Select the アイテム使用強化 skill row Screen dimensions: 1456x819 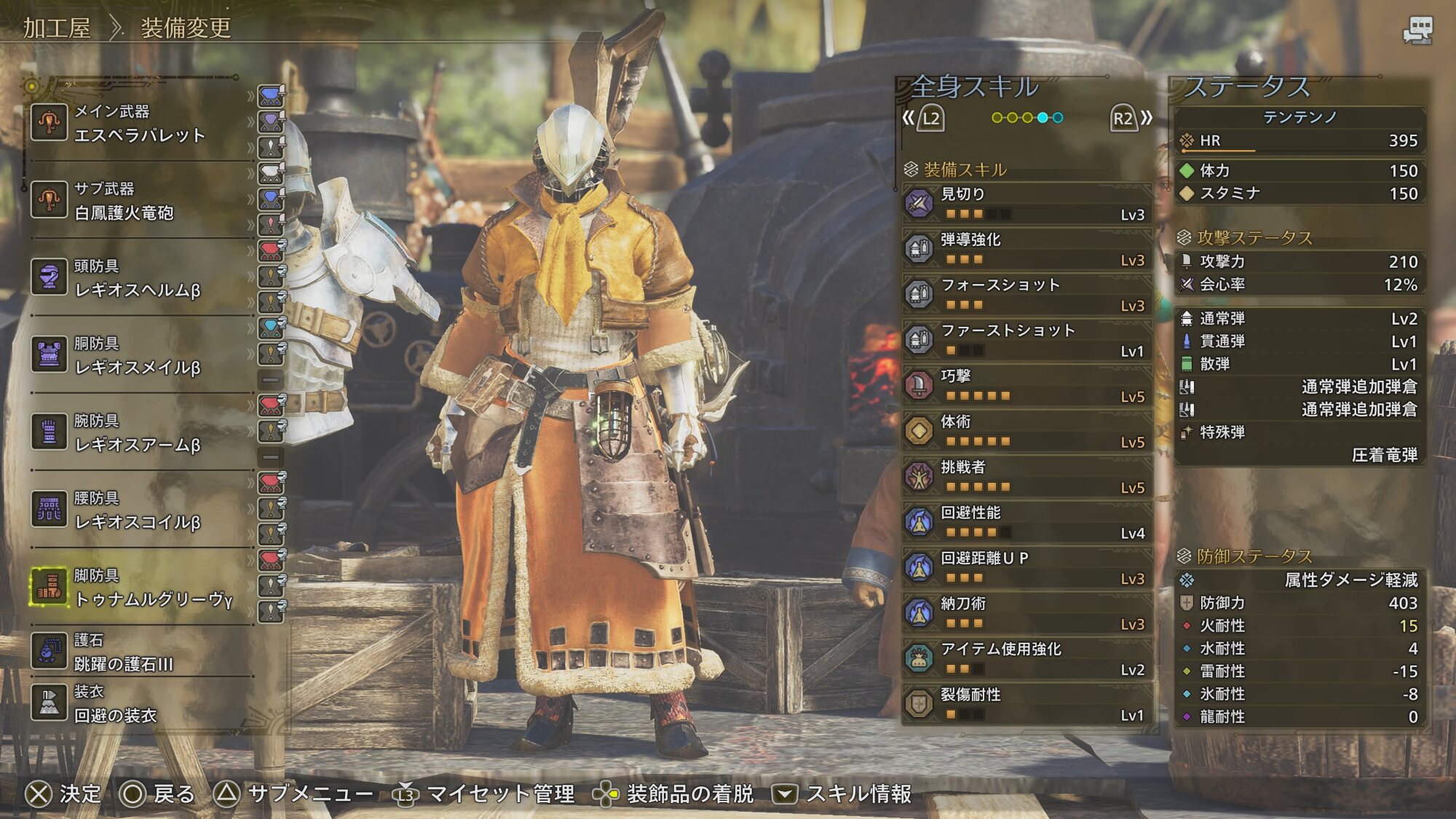click(x=1026, y=659)
